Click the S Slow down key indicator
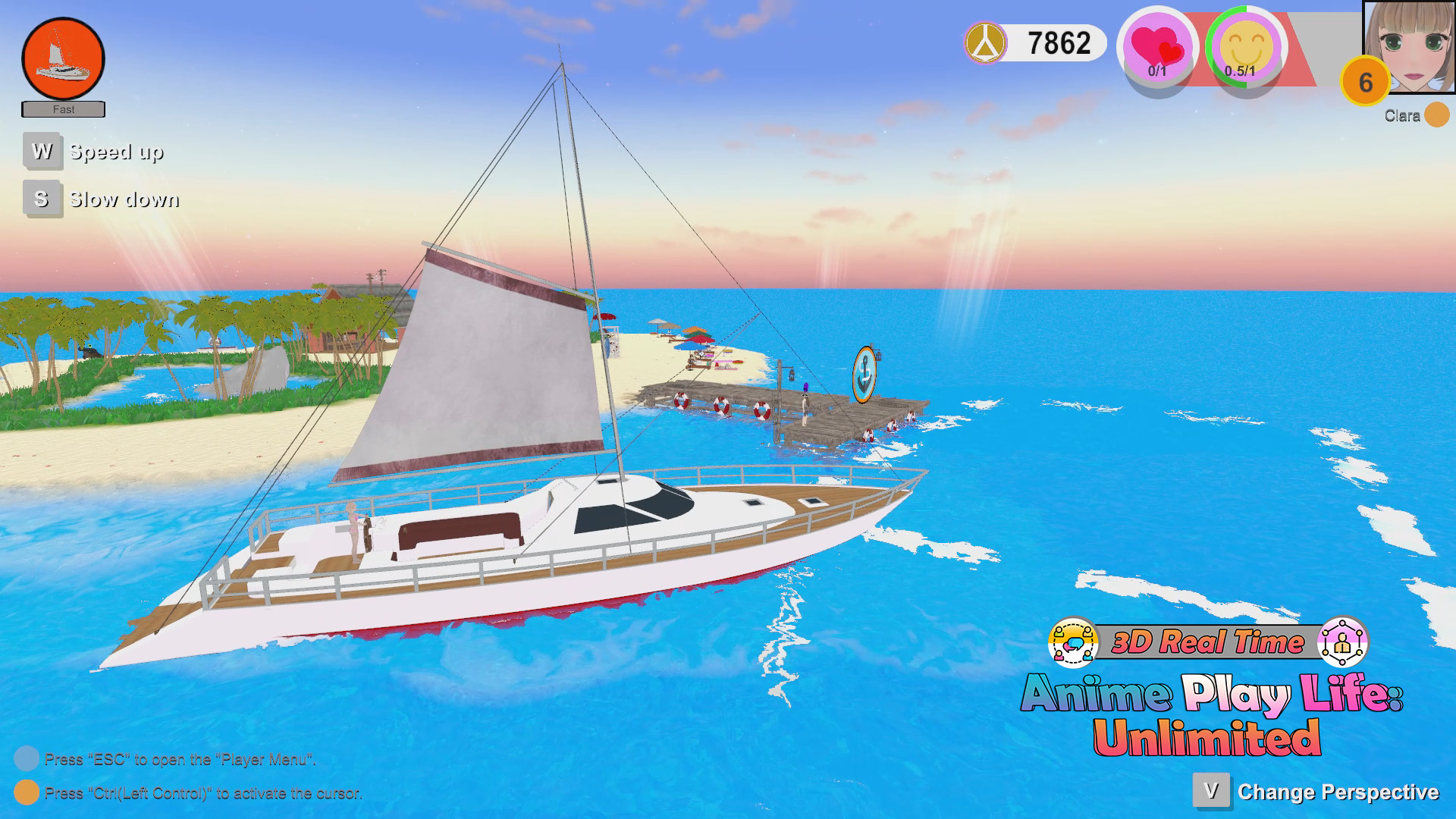 (x=42, y=199)
